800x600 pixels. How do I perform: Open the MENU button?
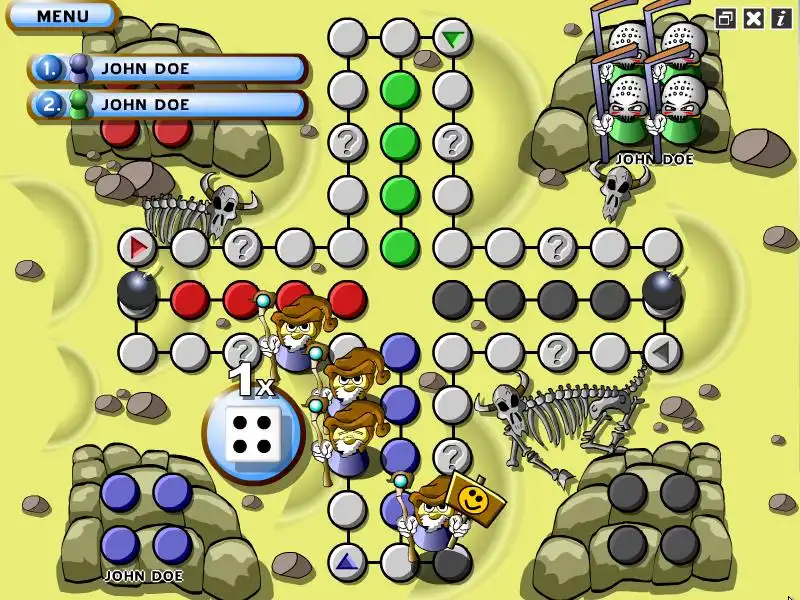click(x=62, y=16)
